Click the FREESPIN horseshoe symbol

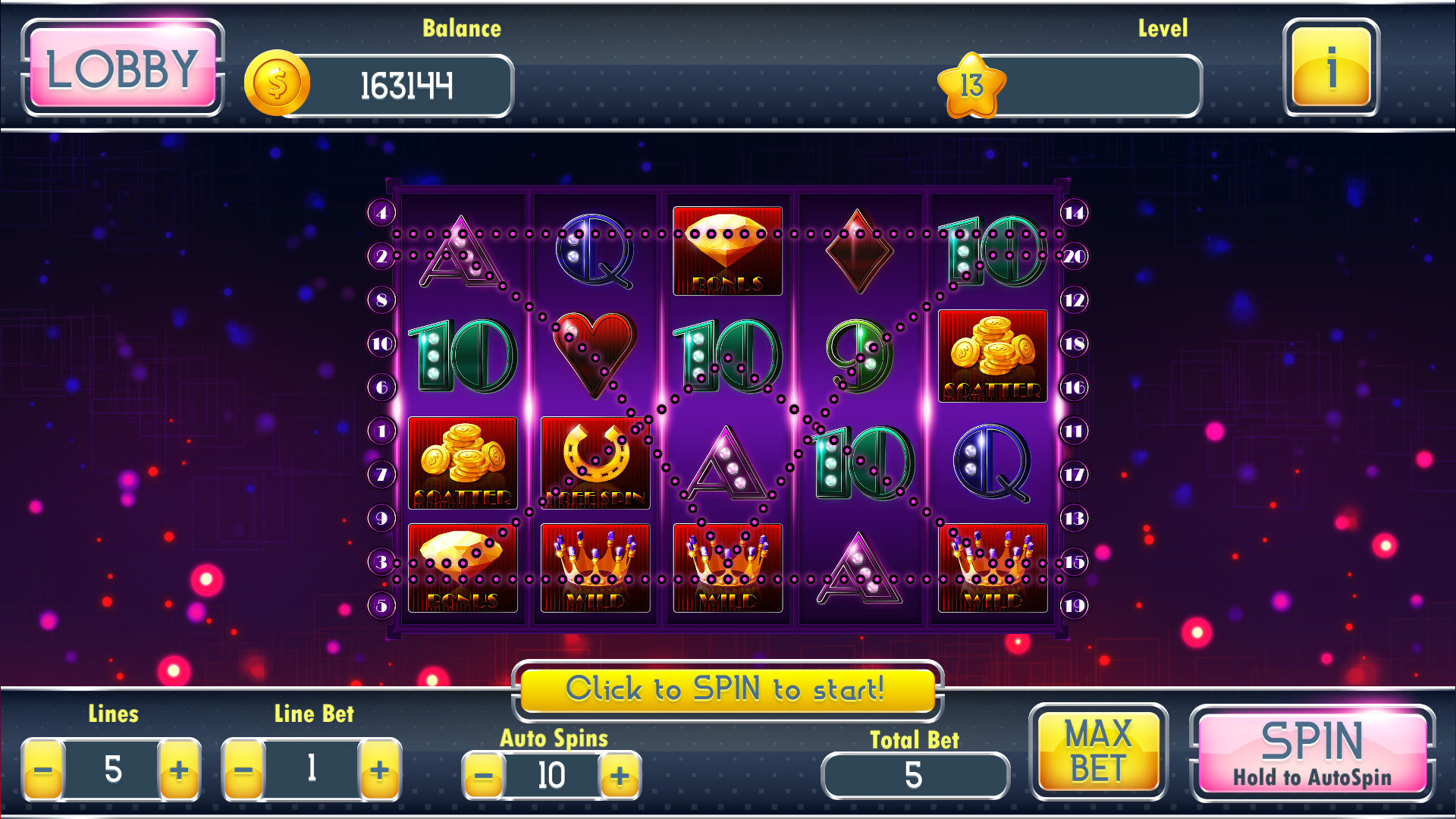[x=595, y=463]
